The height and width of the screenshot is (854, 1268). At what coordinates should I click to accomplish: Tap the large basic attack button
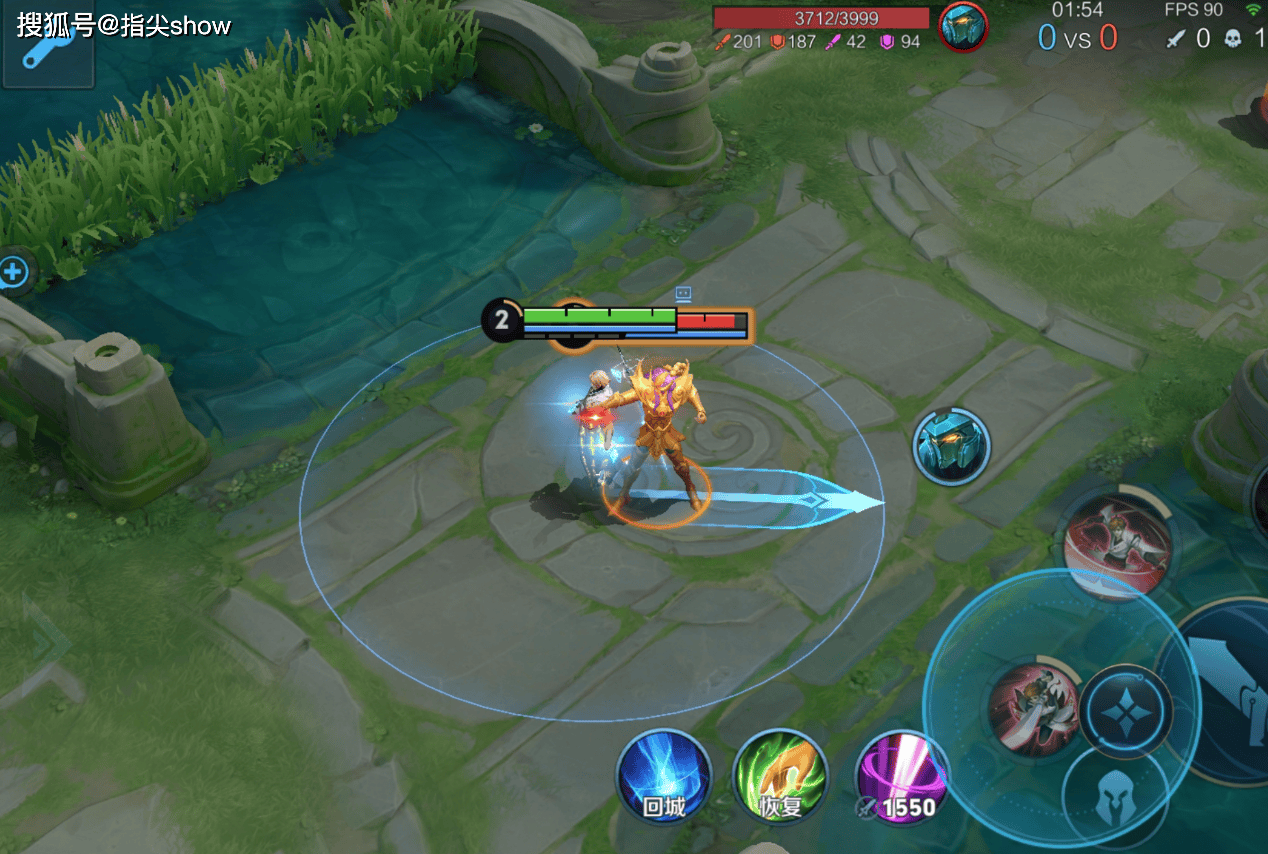coord(1230,690)
